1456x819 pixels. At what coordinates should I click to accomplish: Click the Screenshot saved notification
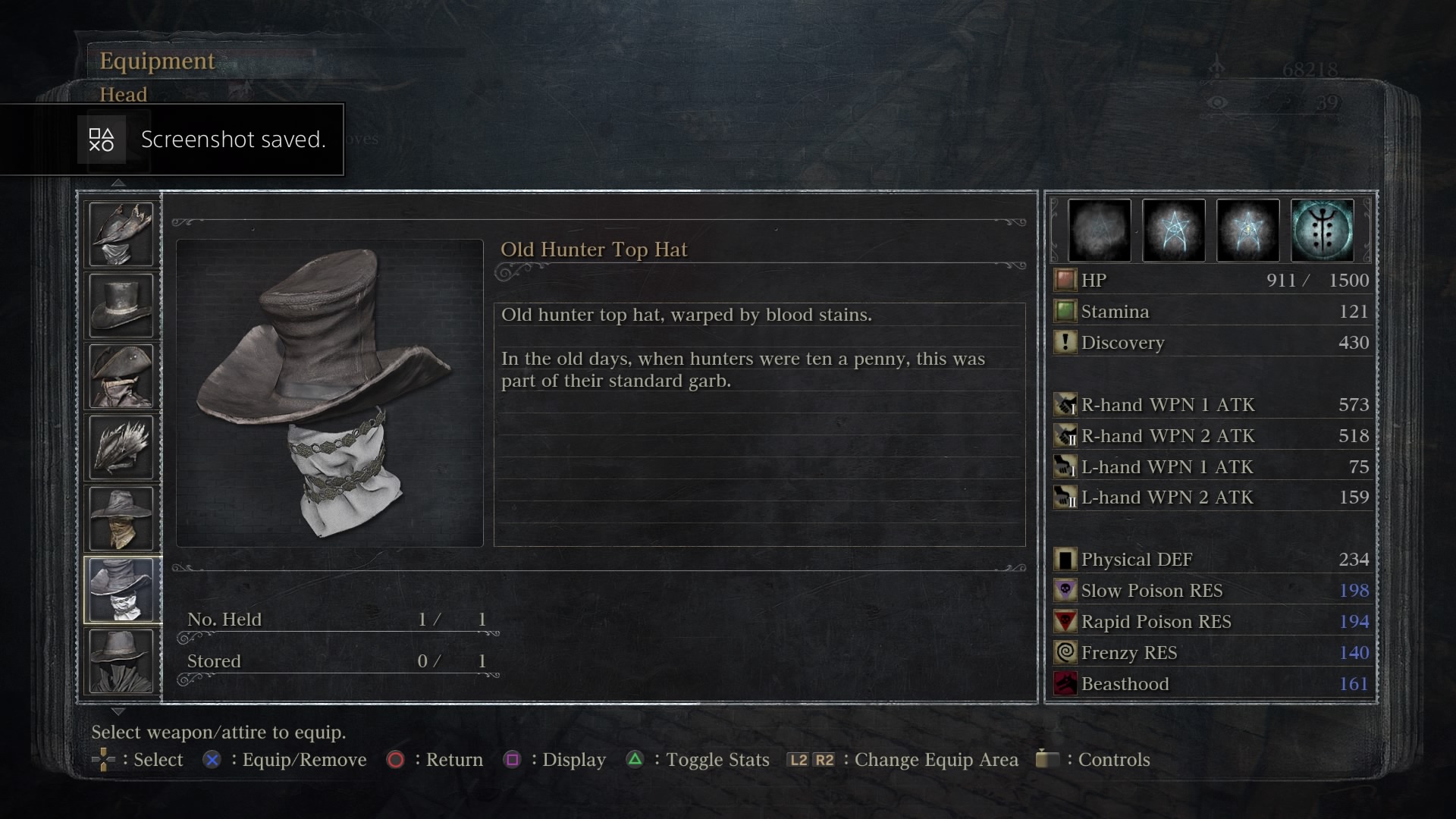pyautogui.click(x=172, y=140)
